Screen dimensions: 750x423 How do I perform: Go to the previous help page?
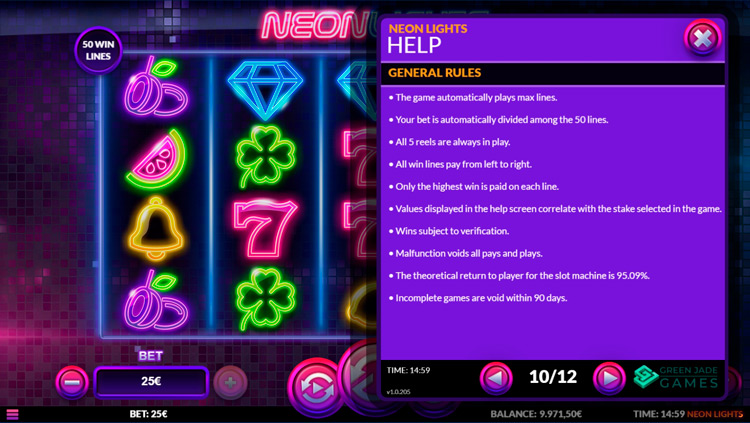[496, 377]
